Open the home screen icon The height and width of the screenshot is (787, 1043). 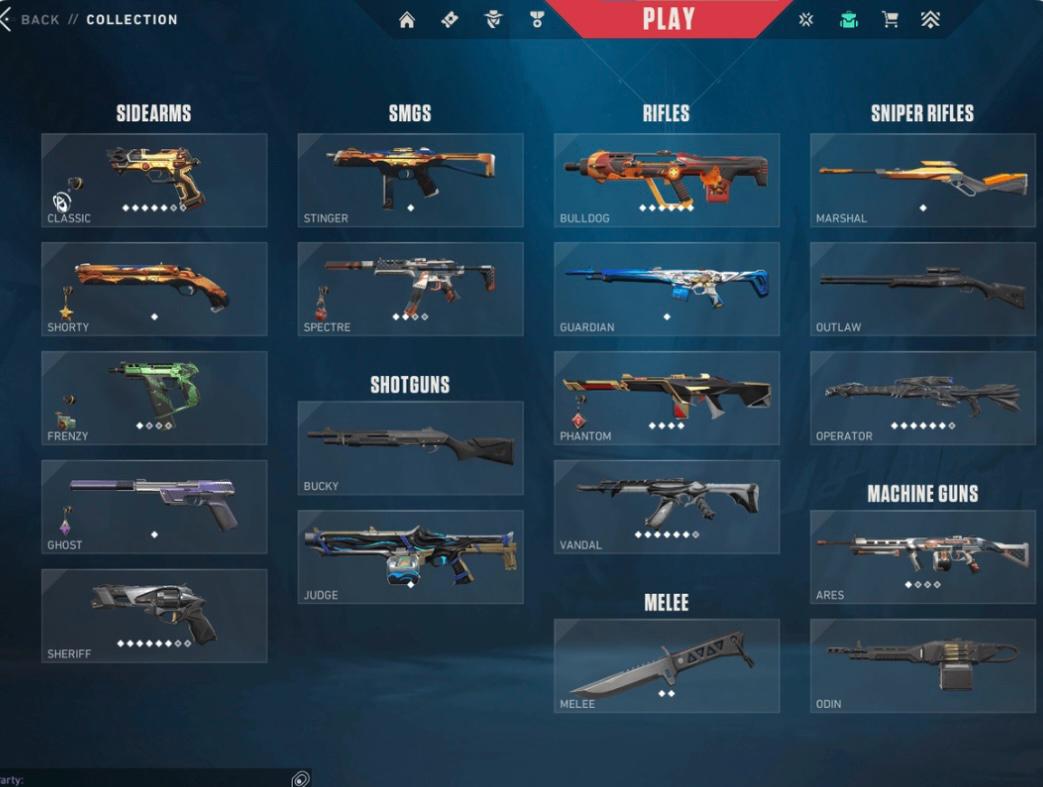point(407,20)
